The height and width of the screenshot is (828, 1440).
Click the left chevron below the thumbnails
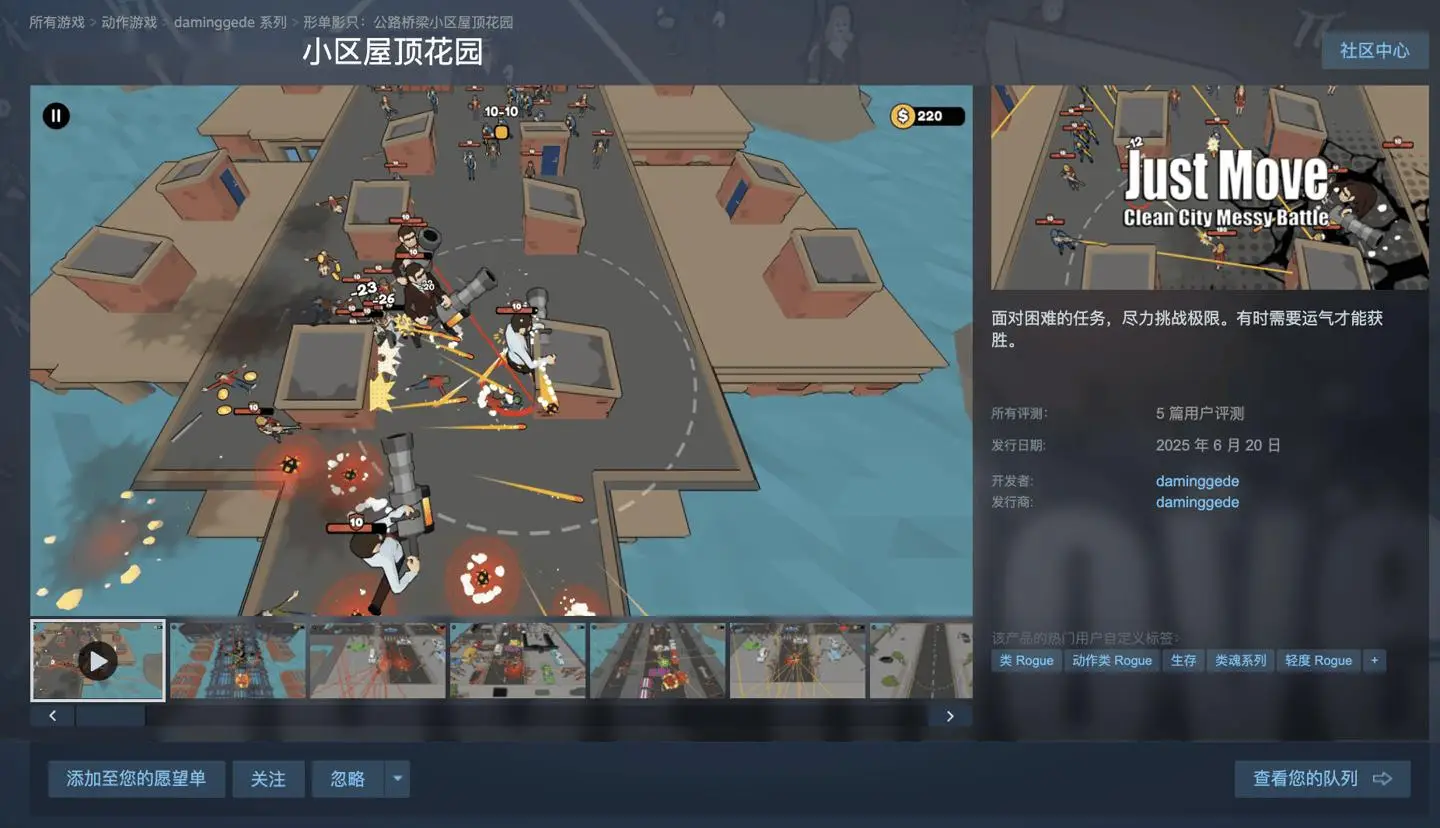point(51,716)
